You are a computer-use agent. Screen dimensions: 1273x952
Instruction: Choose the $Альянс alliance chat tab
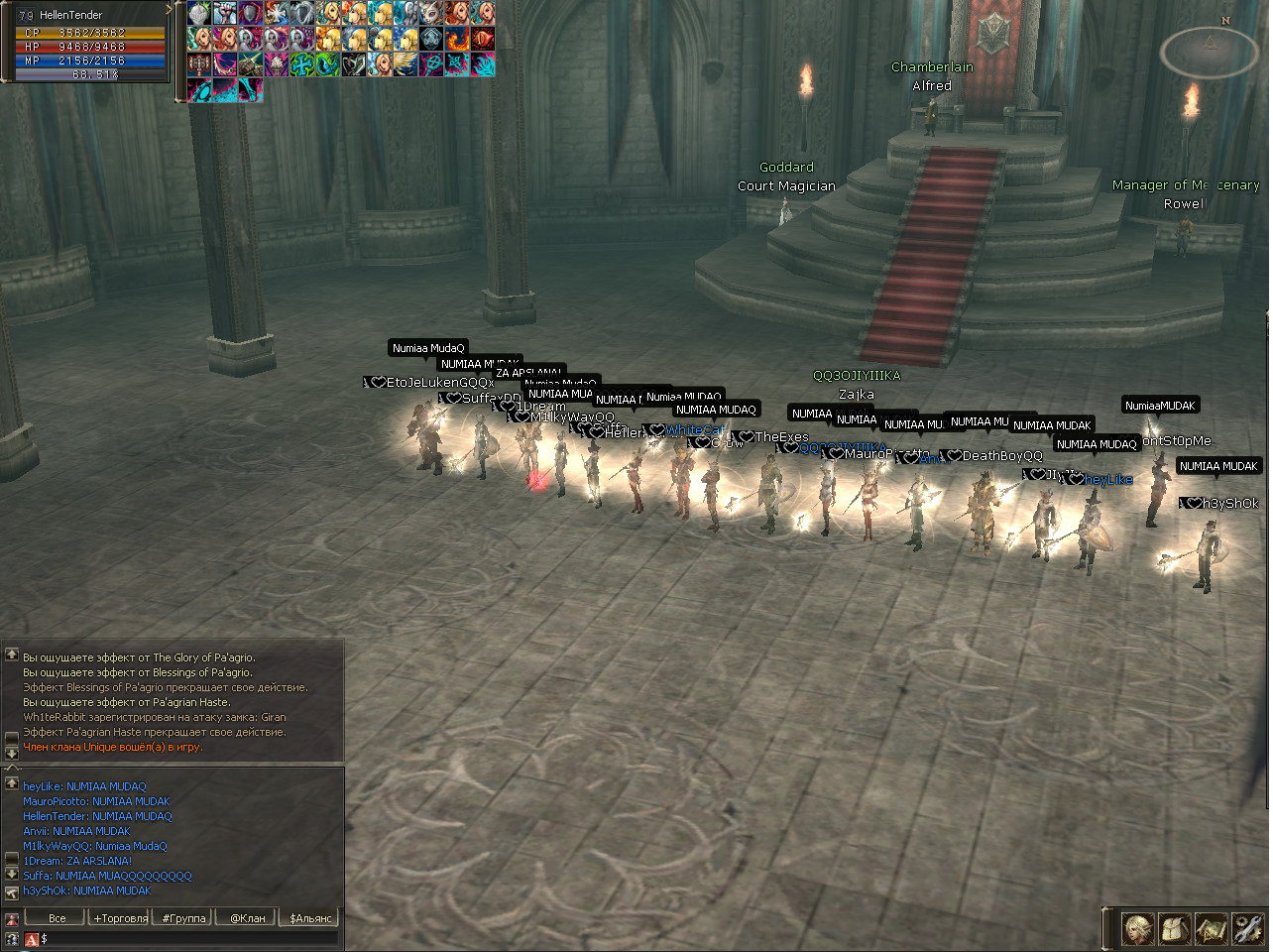[310, 918]
